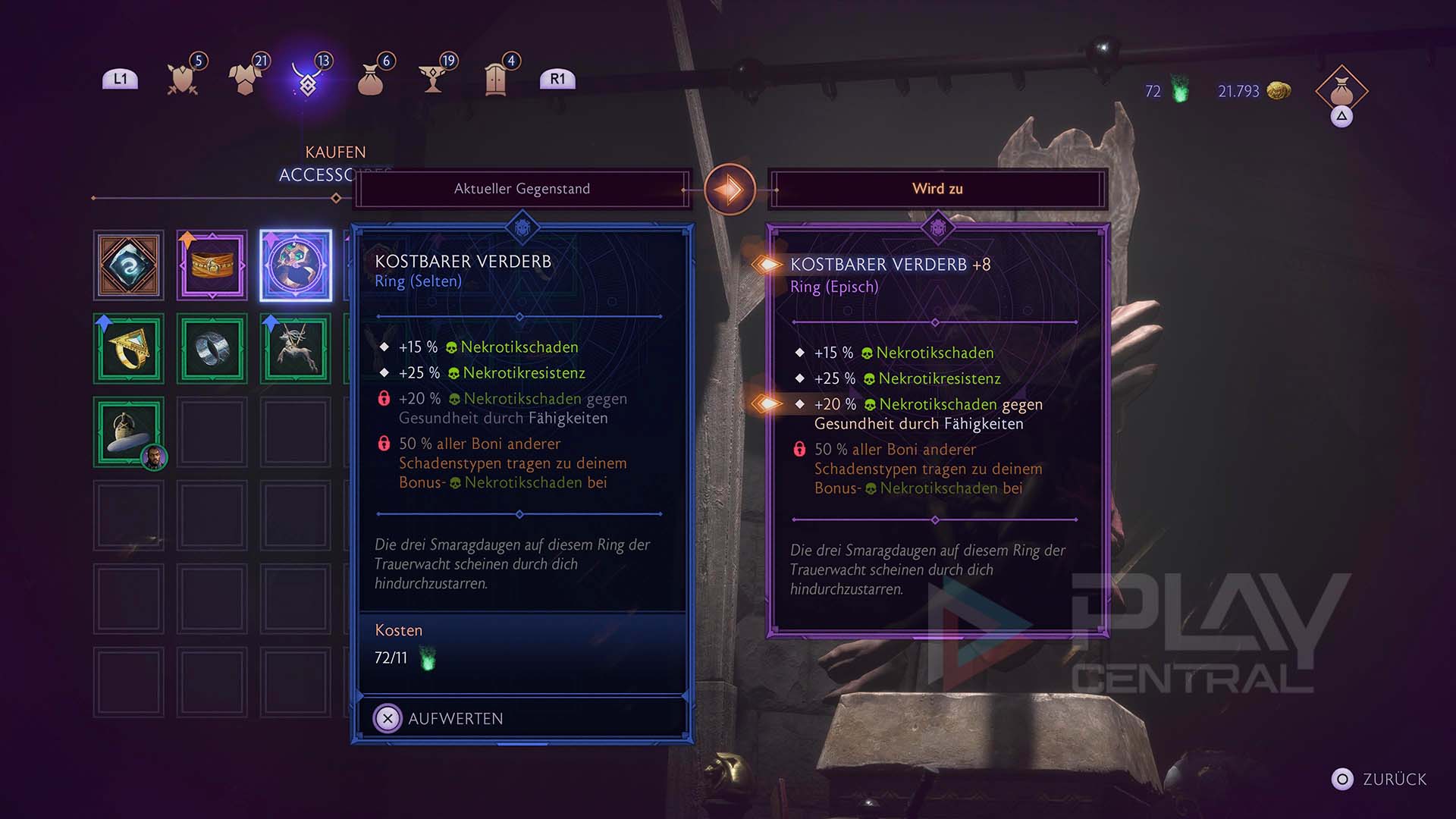Switch to the pouch materials tab

[371, 79]
